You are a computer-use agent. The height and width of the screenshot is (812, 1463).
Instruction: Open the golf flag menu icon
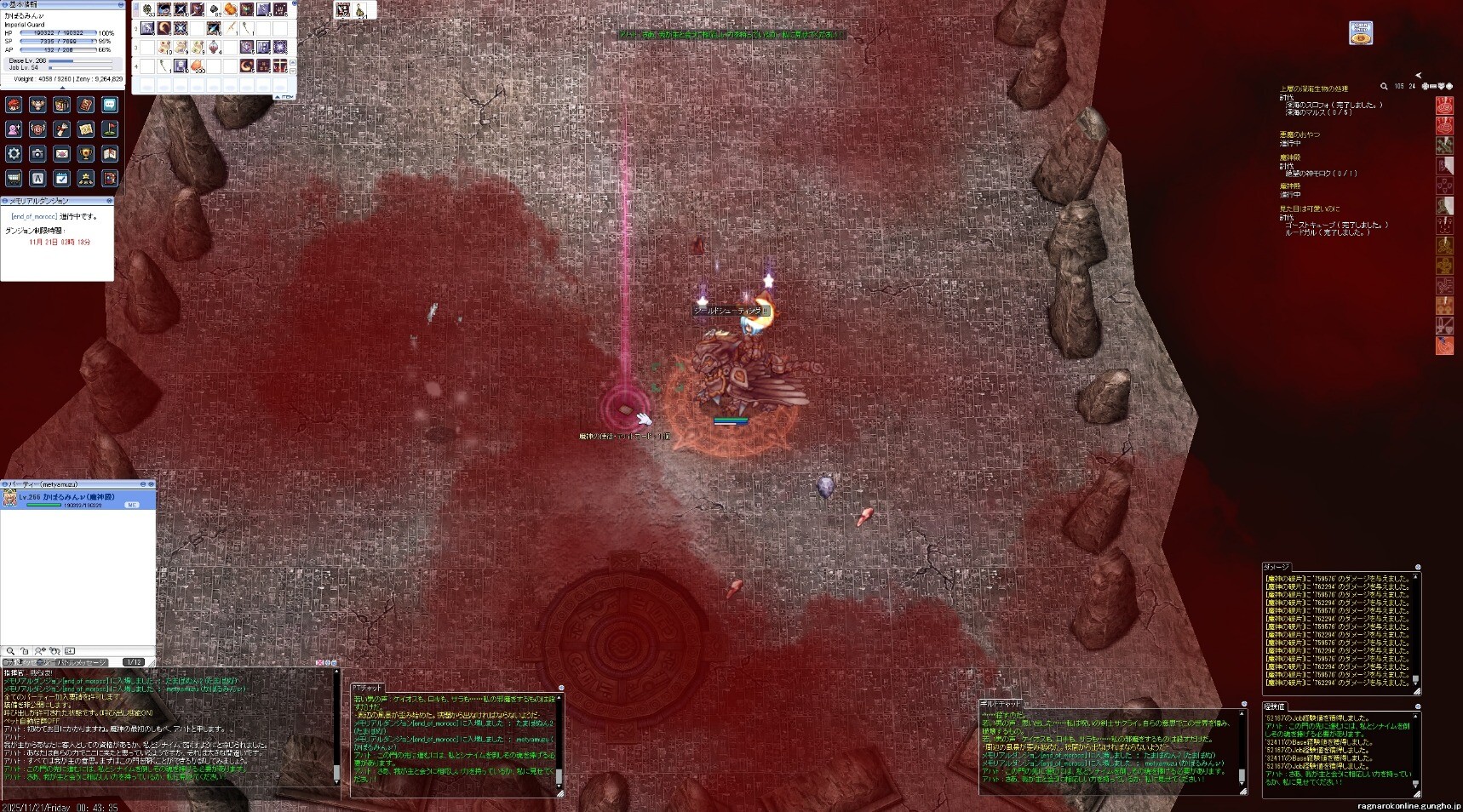point(110,129)
